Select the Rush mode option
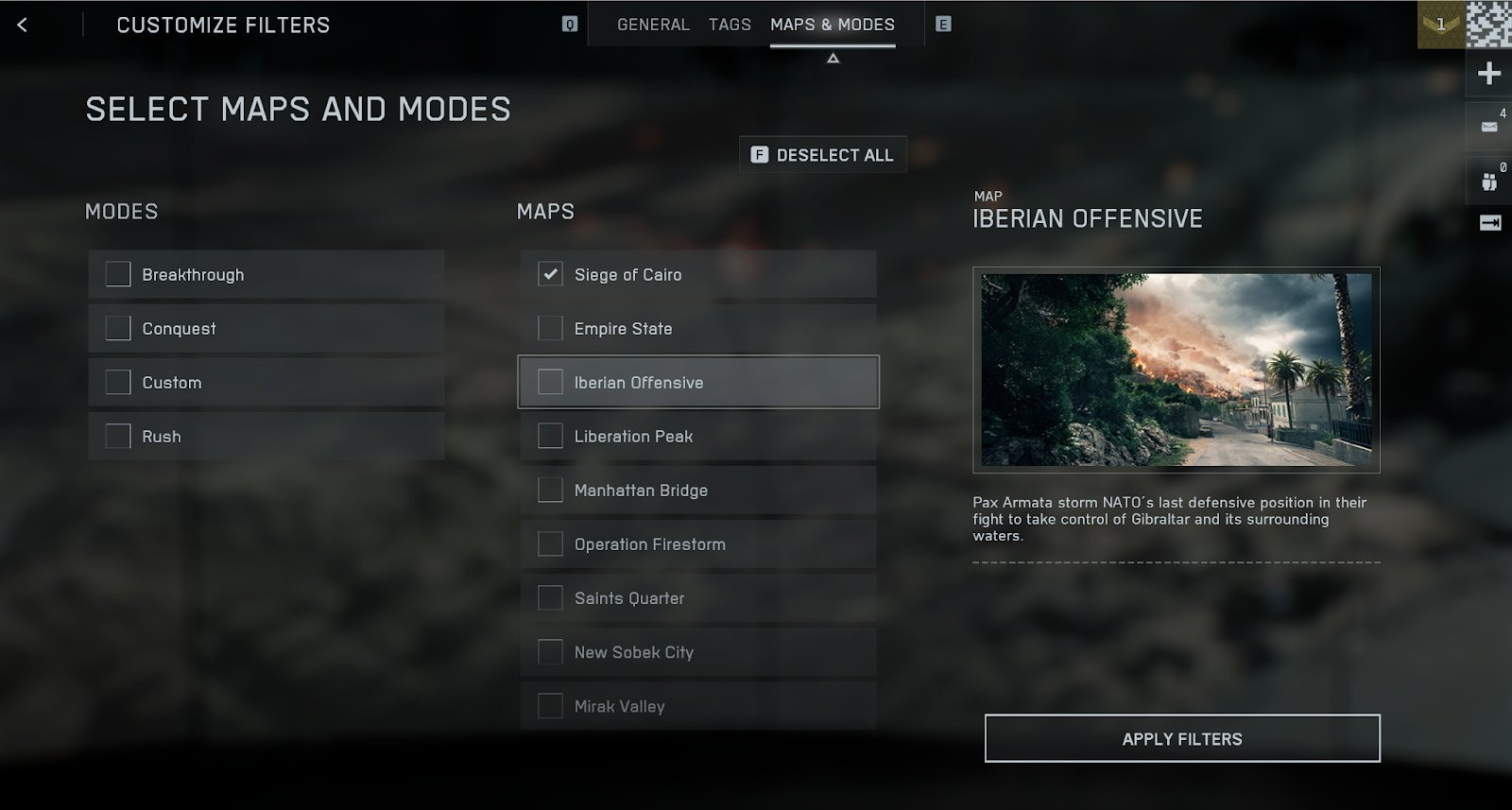This screenshot has width=1512, height=810. click(117, 436)
